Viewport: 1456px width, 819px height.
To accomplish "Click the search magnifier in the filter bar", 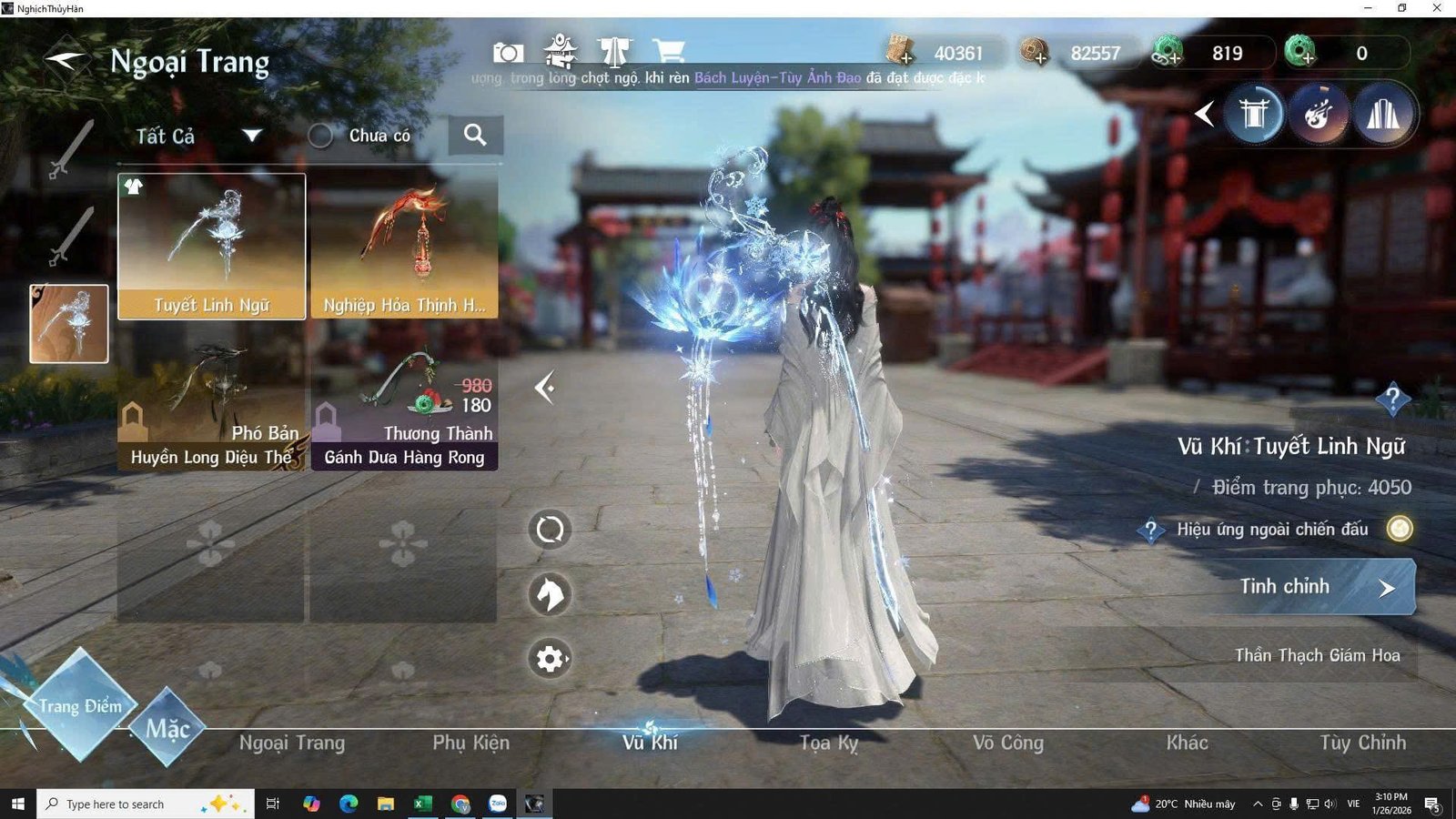I will point(476,135).
